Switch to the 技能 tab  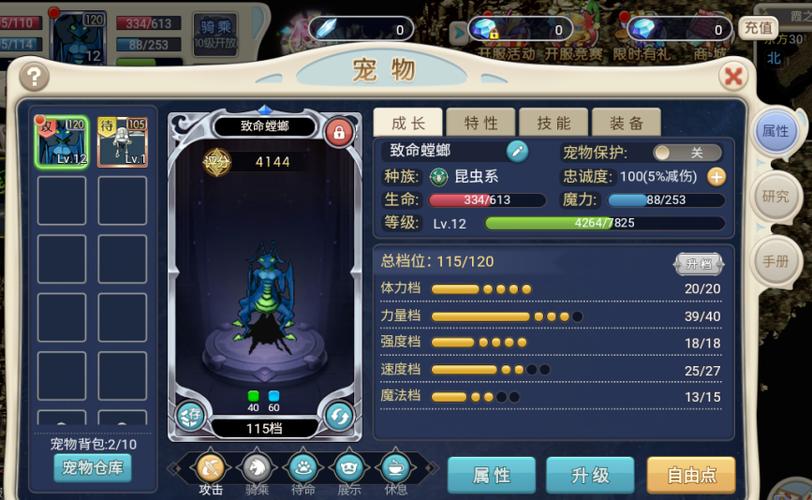554,123
